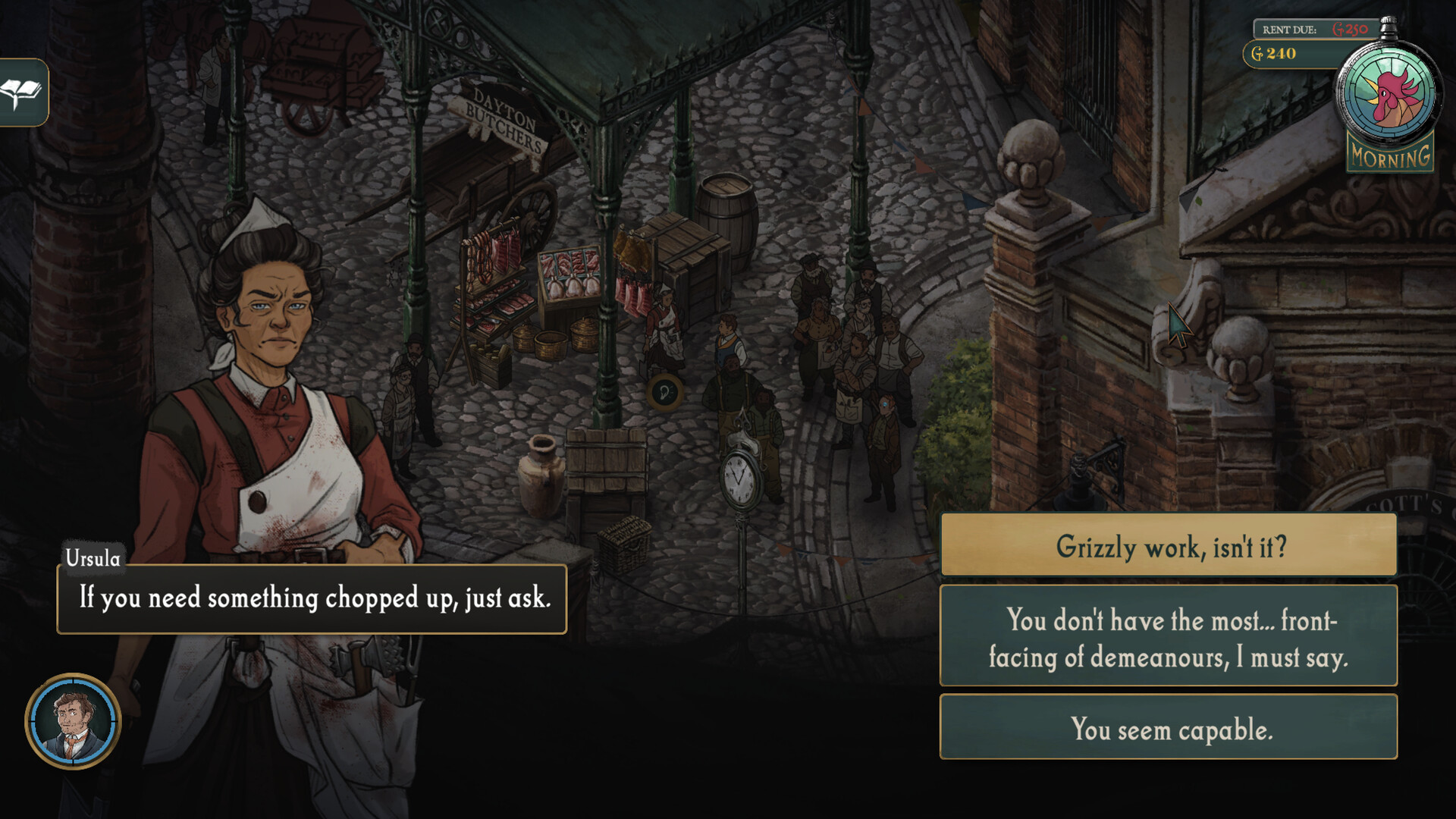
Task: Advance Ursula's dialogue text box
Action: 312,599
